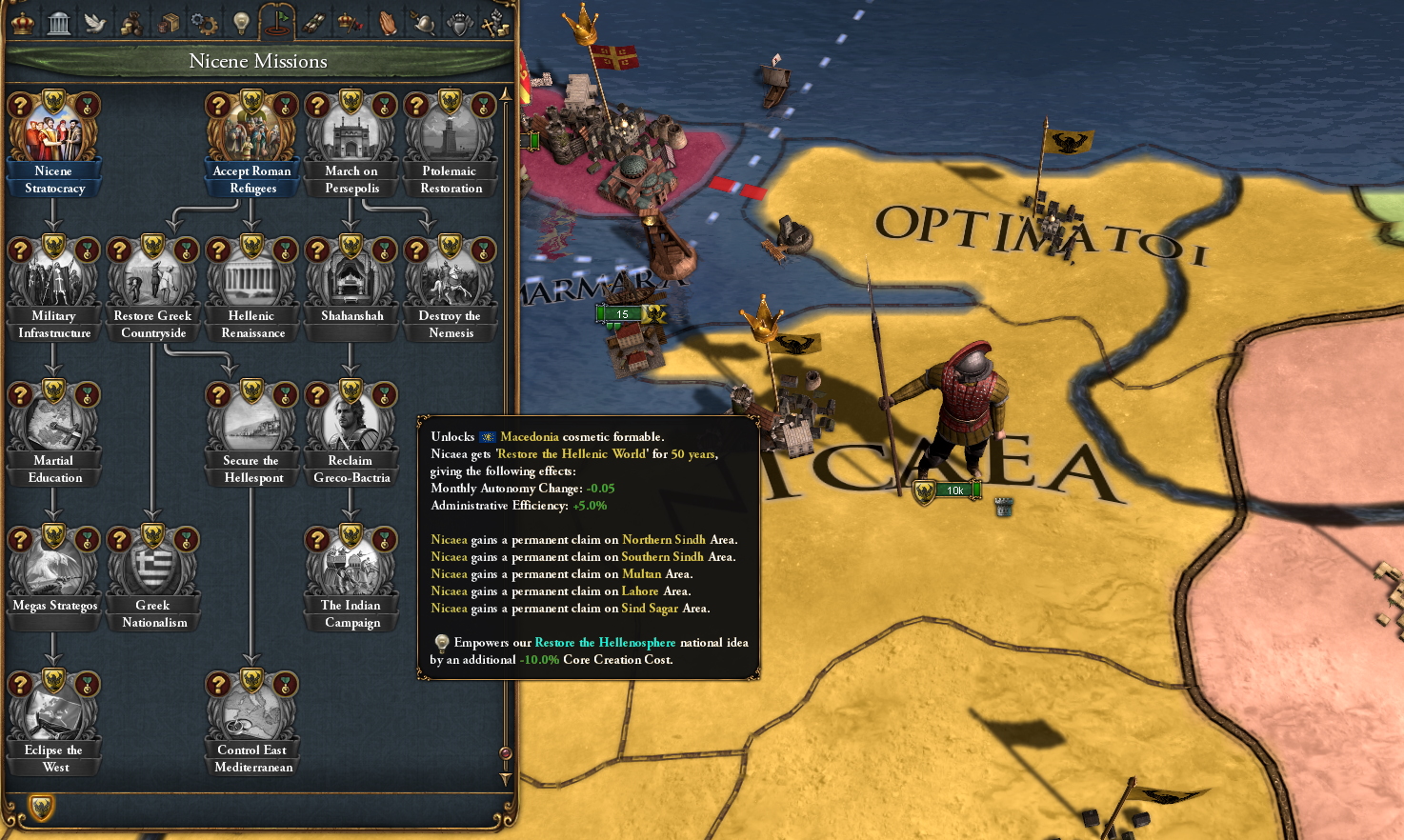The image size is (1404, 840).
Task: Select the Shahanshah mission
Action: pos(351,276)
